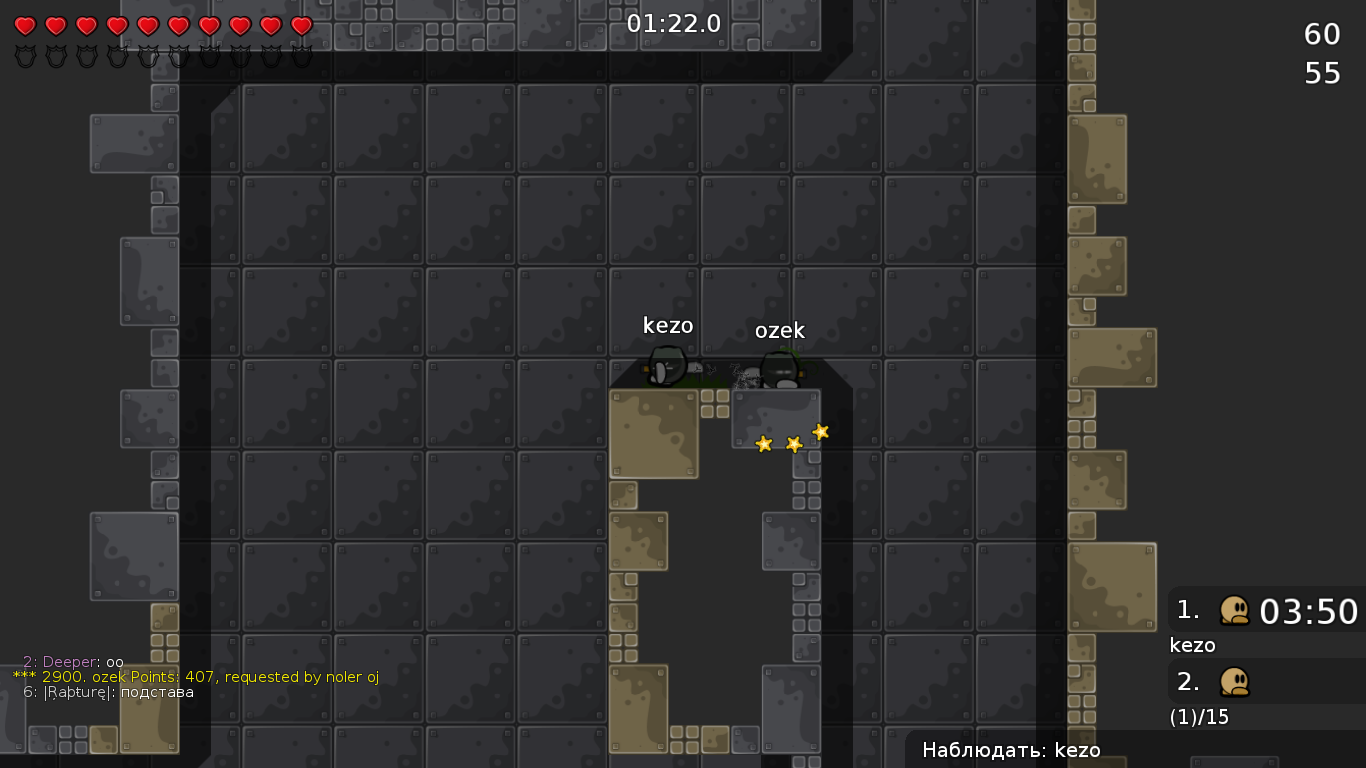Click the "Наблюдать: kezo" spectate label
Viewport: 1366px width, 768px height.
tap(1011, 750)
